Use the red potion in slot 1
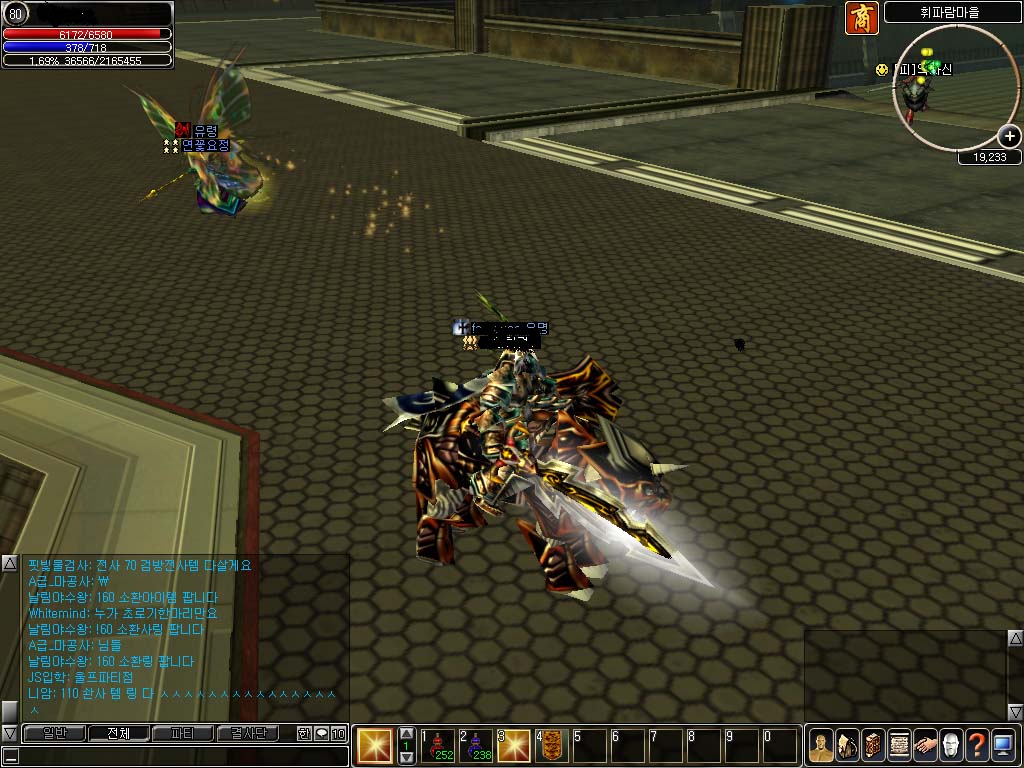1024x768 pixels. (x=438, y=746)
